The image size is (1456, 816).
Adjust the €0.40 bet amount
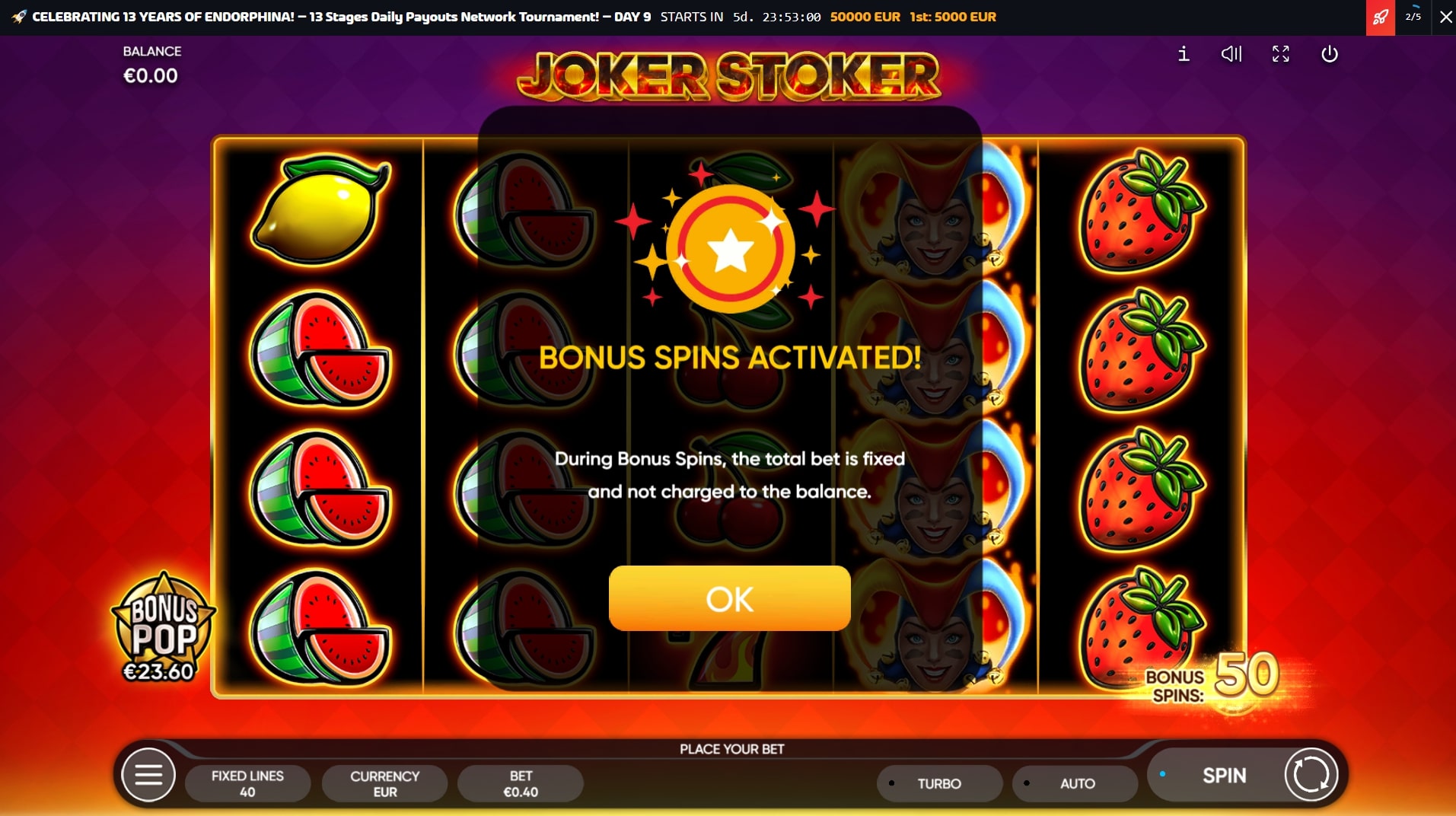pos(521,783)
